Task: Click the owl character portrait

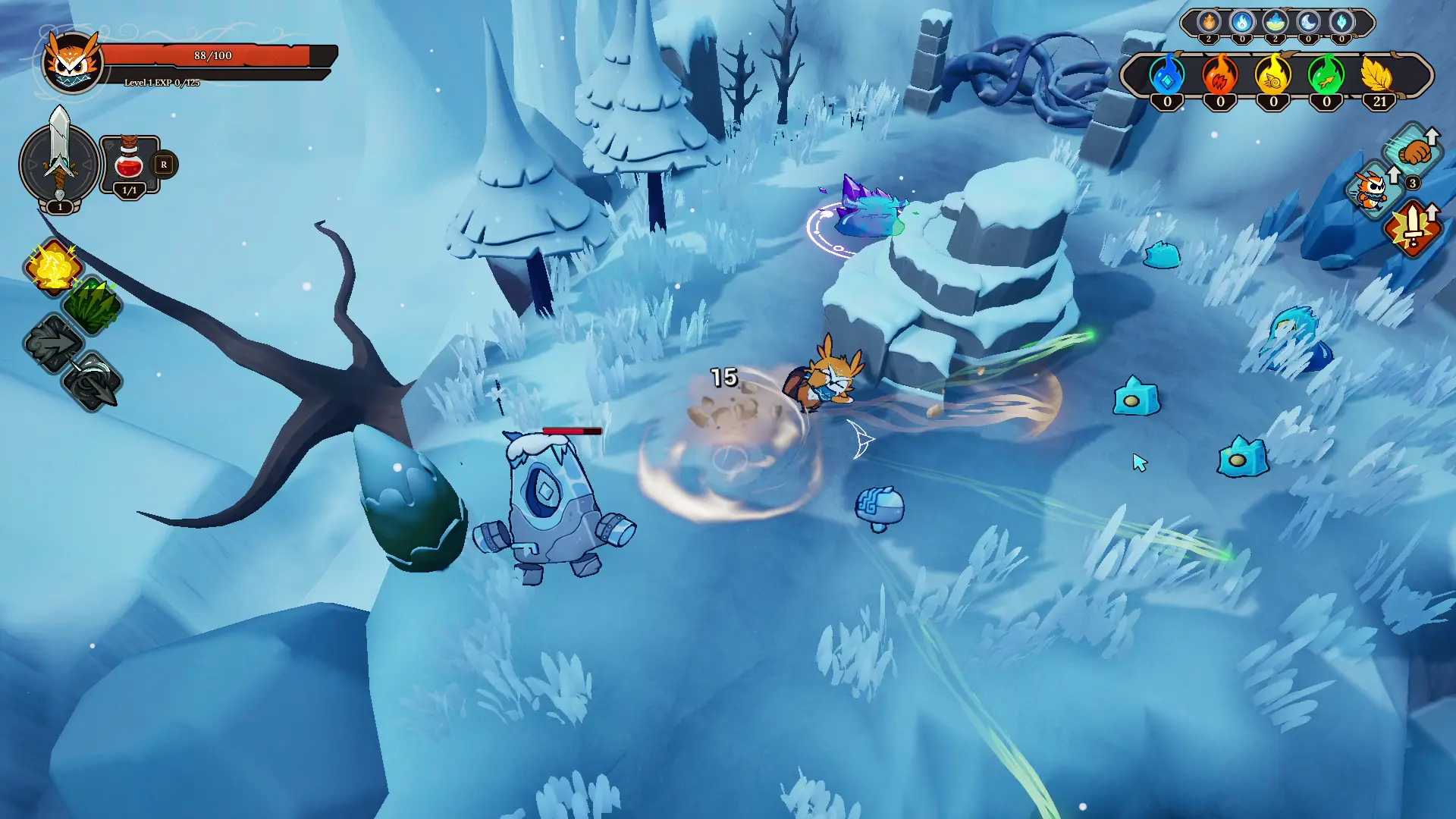Action: pos(72,62)
